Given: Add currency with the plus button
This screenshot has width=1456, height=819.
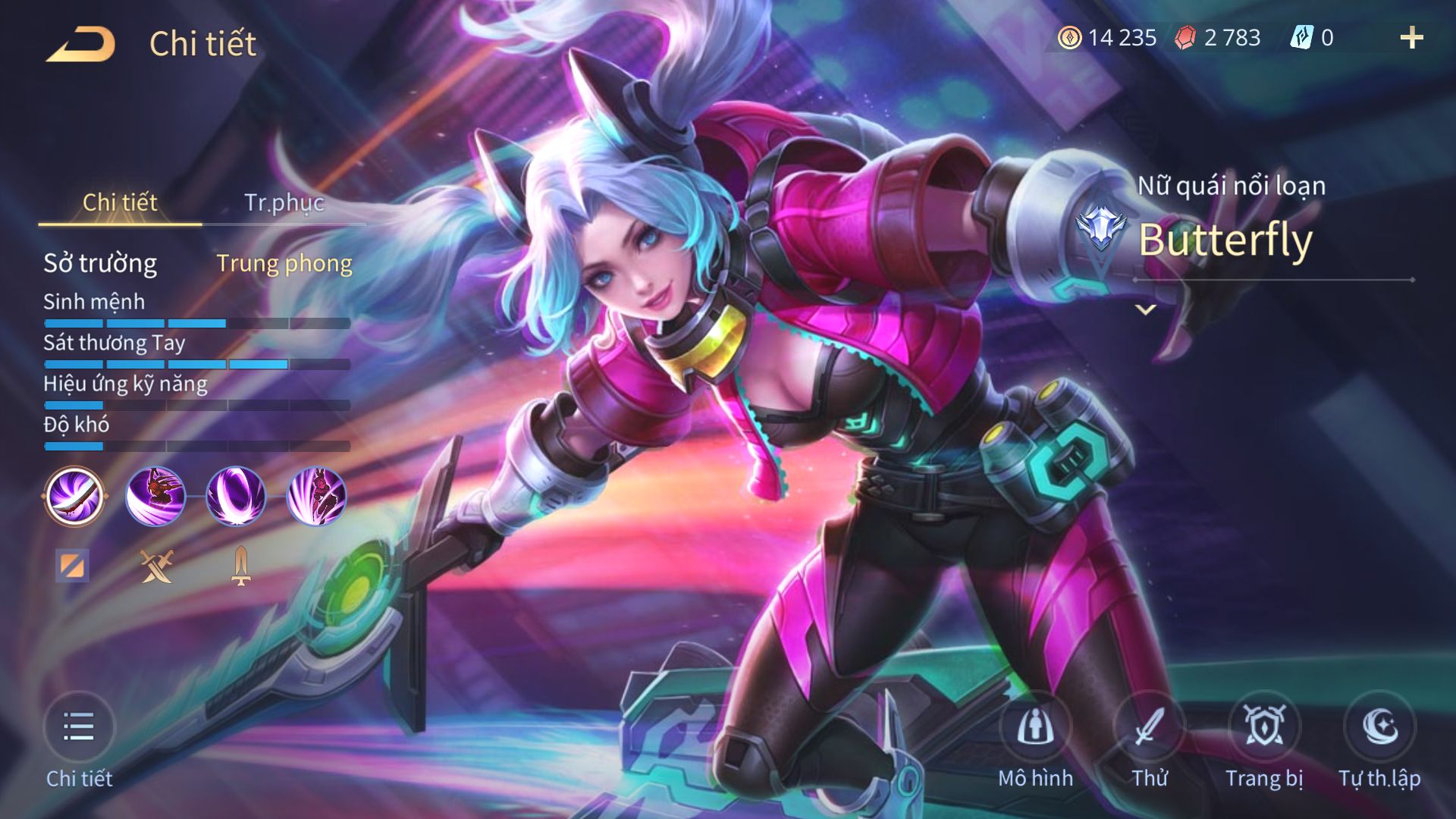Looking at the screenshot, I should coord(1411,38).
